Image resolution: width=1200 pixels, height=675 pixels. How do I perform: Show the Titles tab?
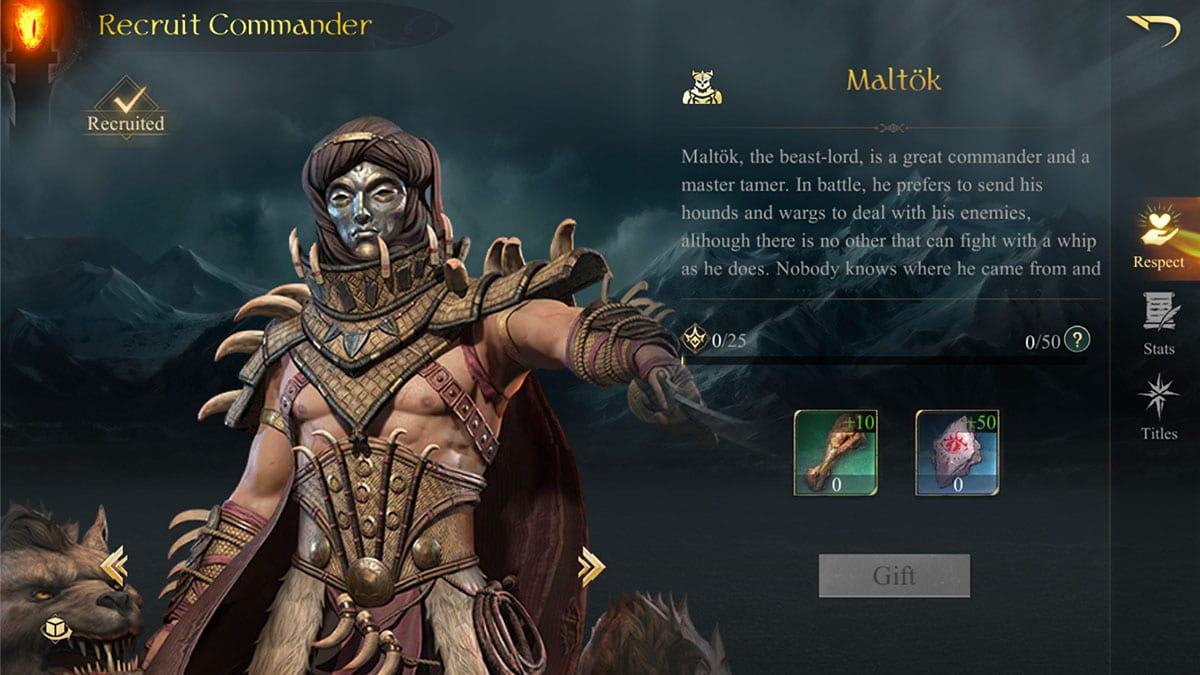pyautogui.click(x=1158, y=407)
